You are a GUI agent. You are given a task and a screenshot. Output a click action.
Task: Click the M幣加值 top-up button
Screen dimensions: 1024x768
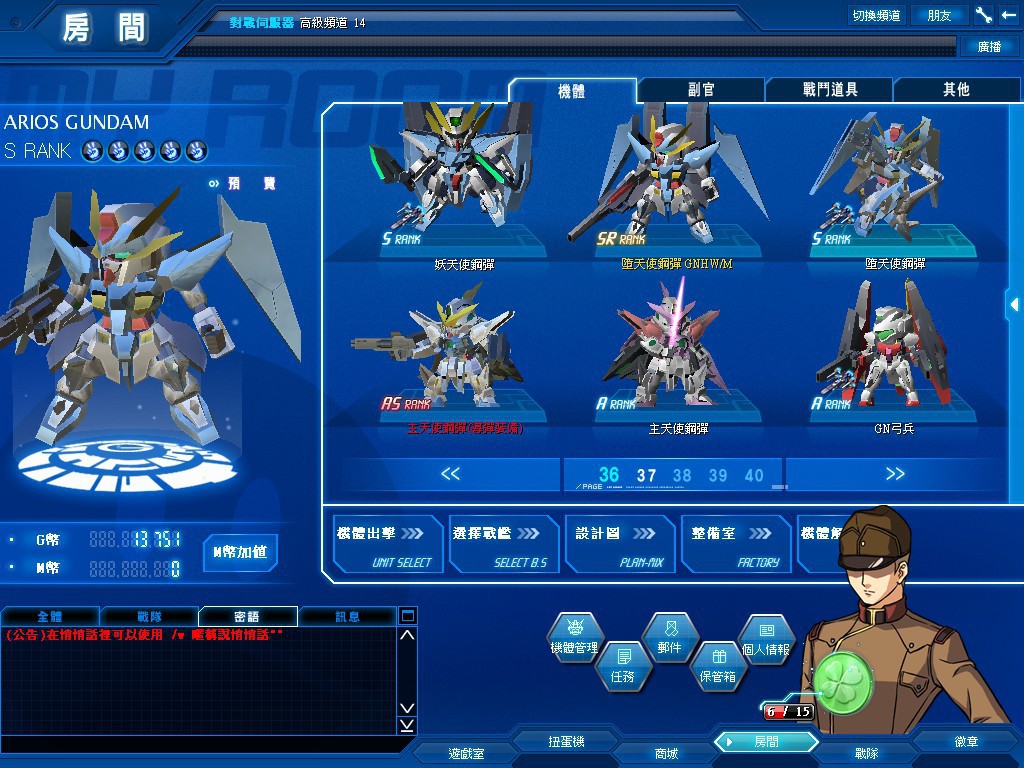pos(240,552)
